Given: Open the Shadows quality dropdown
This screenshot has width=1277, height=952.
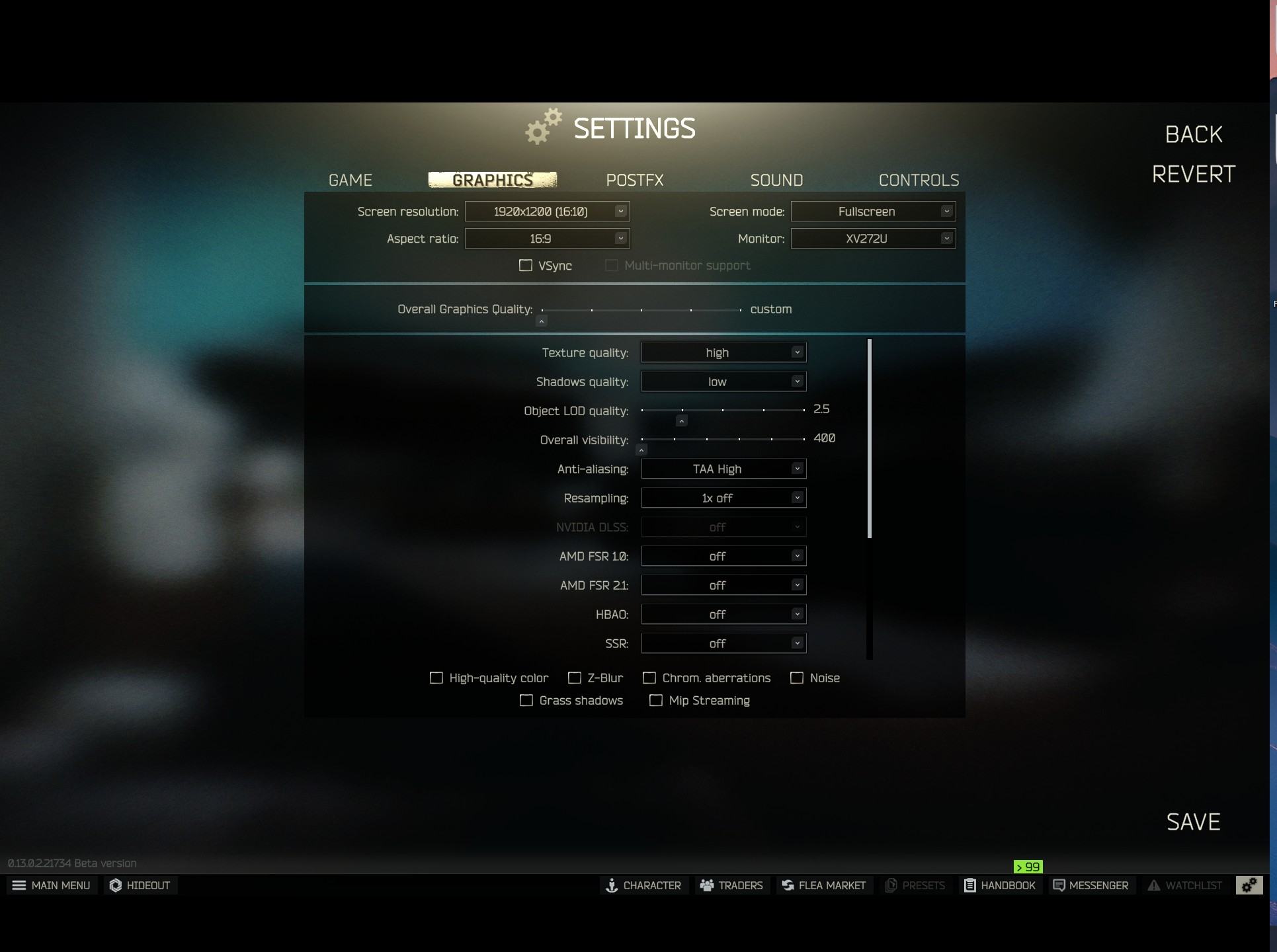Looking at the screenshot, I should [x=723, y=382].
